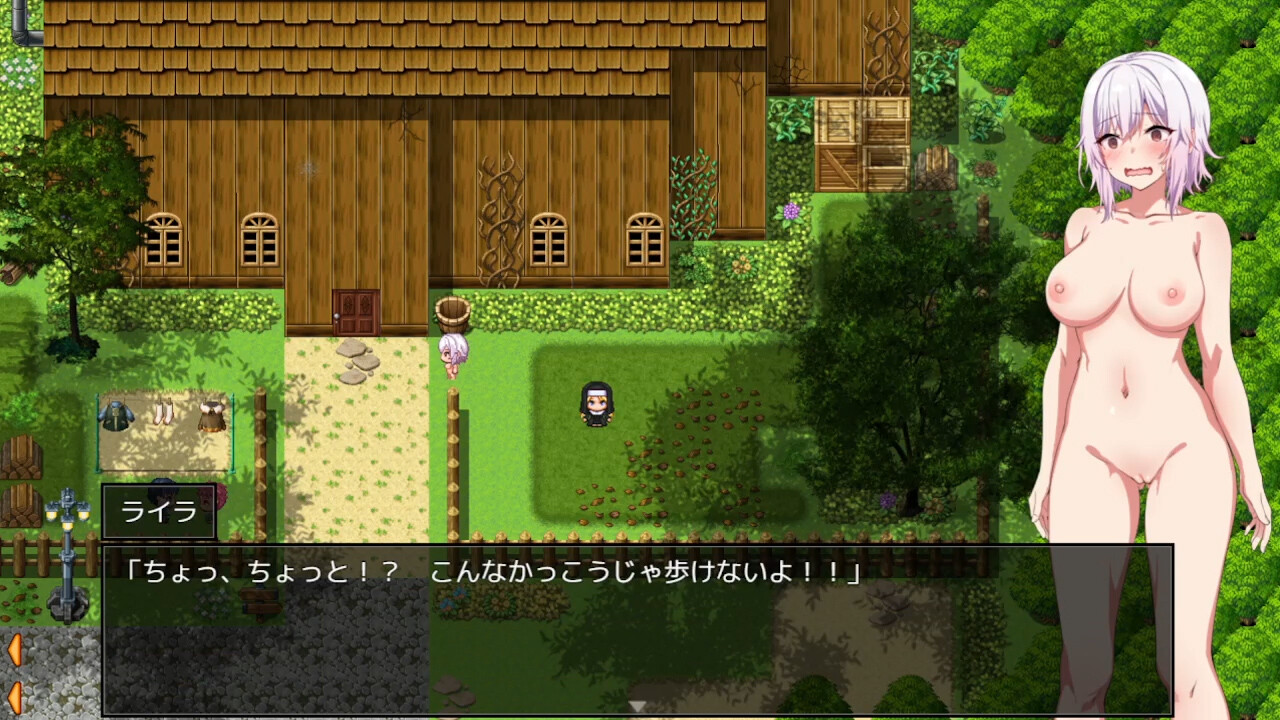Click the wooden loft hatch on the roof

(862, 135)
